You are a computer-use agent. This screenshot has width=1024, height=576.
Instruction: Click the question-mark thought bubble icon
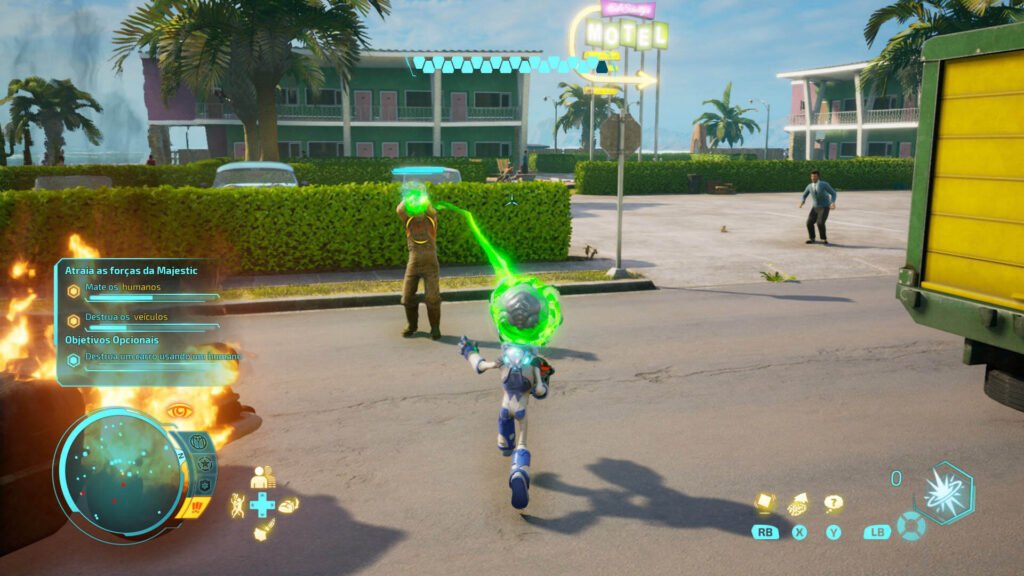coord(833,503)
